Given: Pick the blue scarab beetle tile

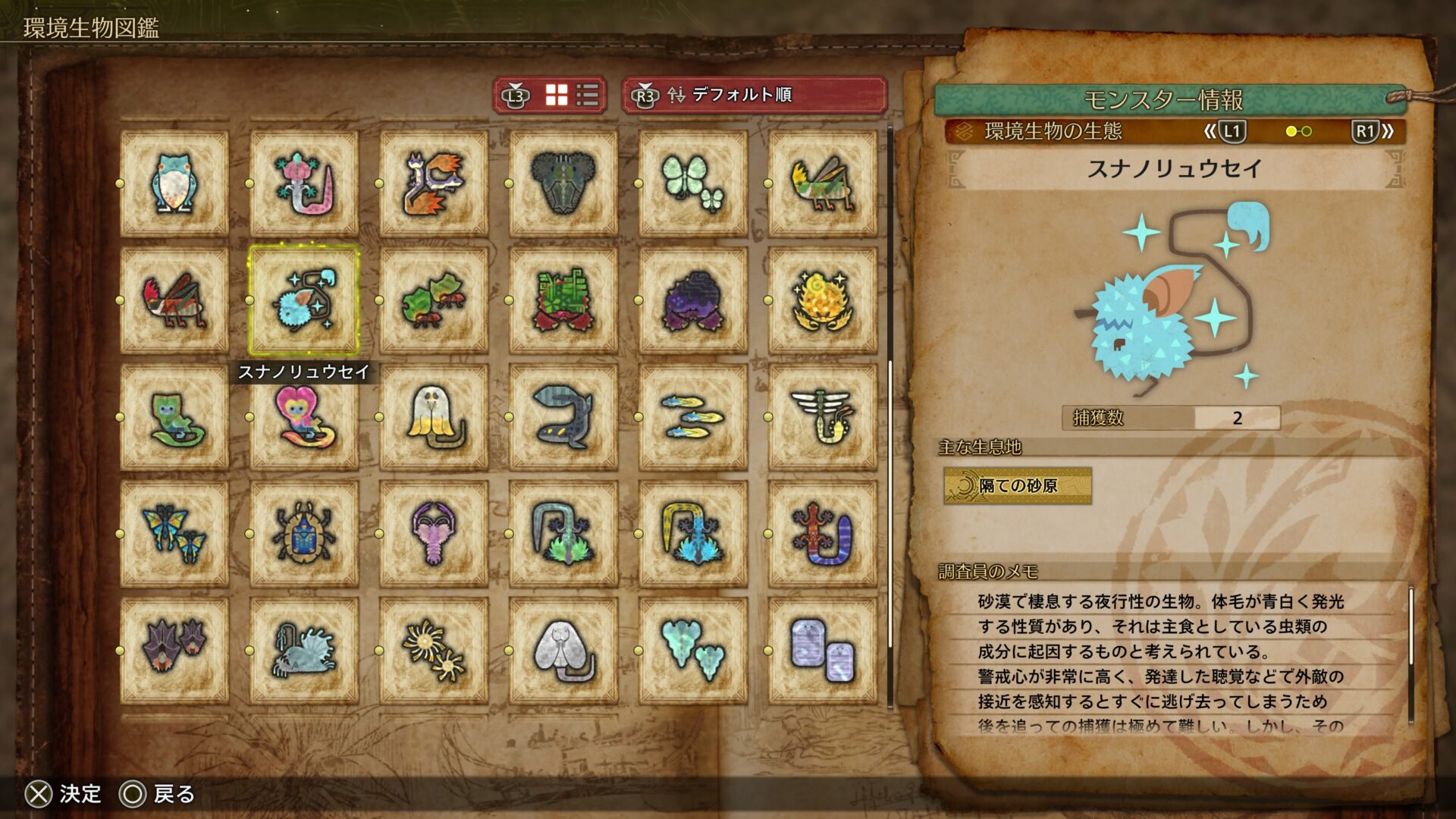Looking at the screenshot, I should coord(304,534).
